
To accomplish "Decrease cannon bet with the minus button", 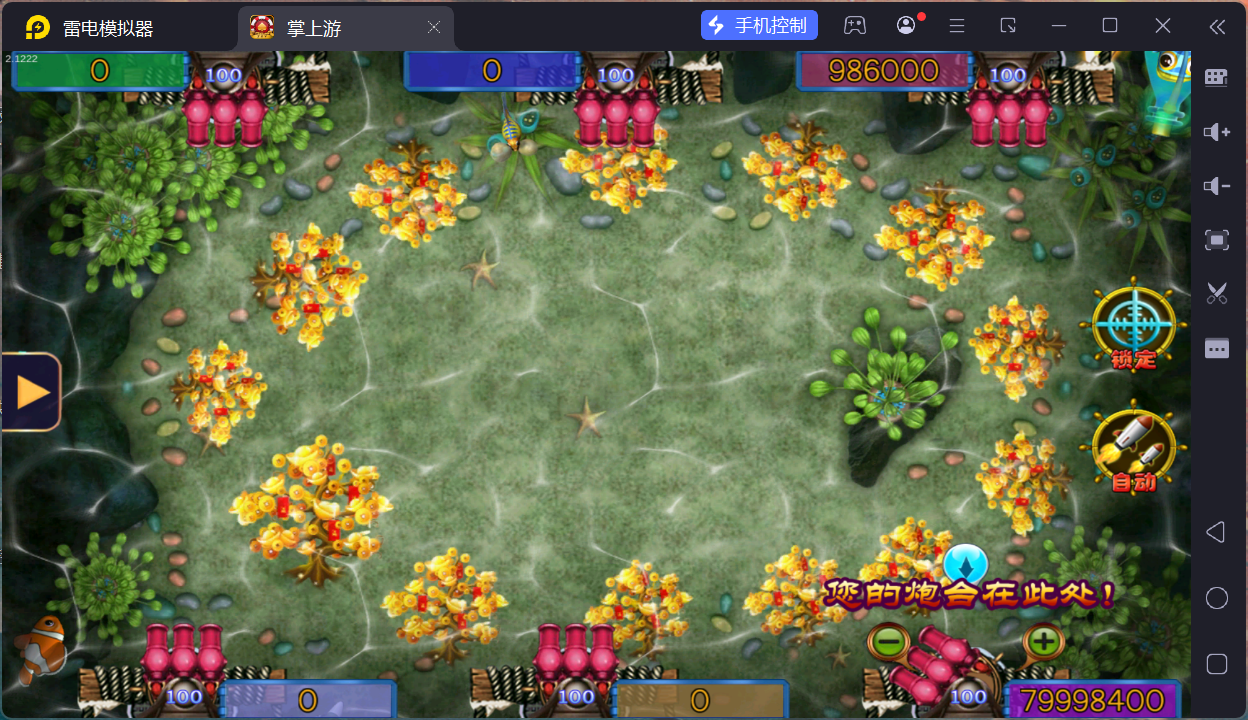I will [x=887, y=640].
